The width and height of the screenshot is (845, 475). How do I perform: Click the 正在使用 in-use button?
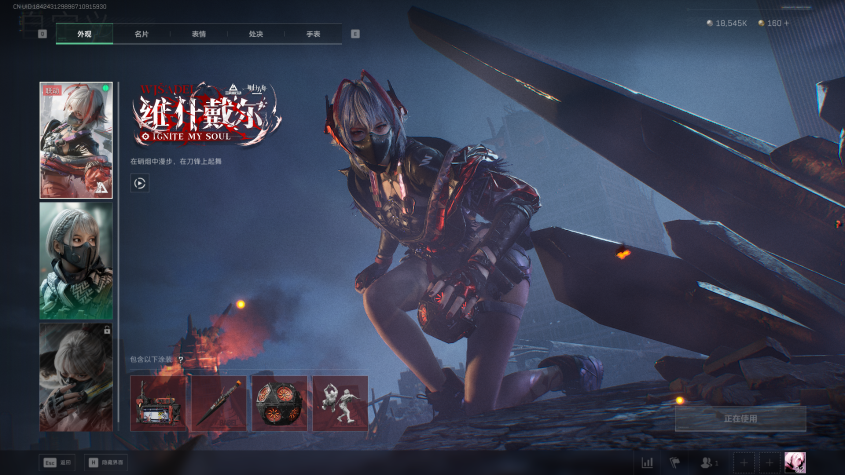click(x=740, y=418)
